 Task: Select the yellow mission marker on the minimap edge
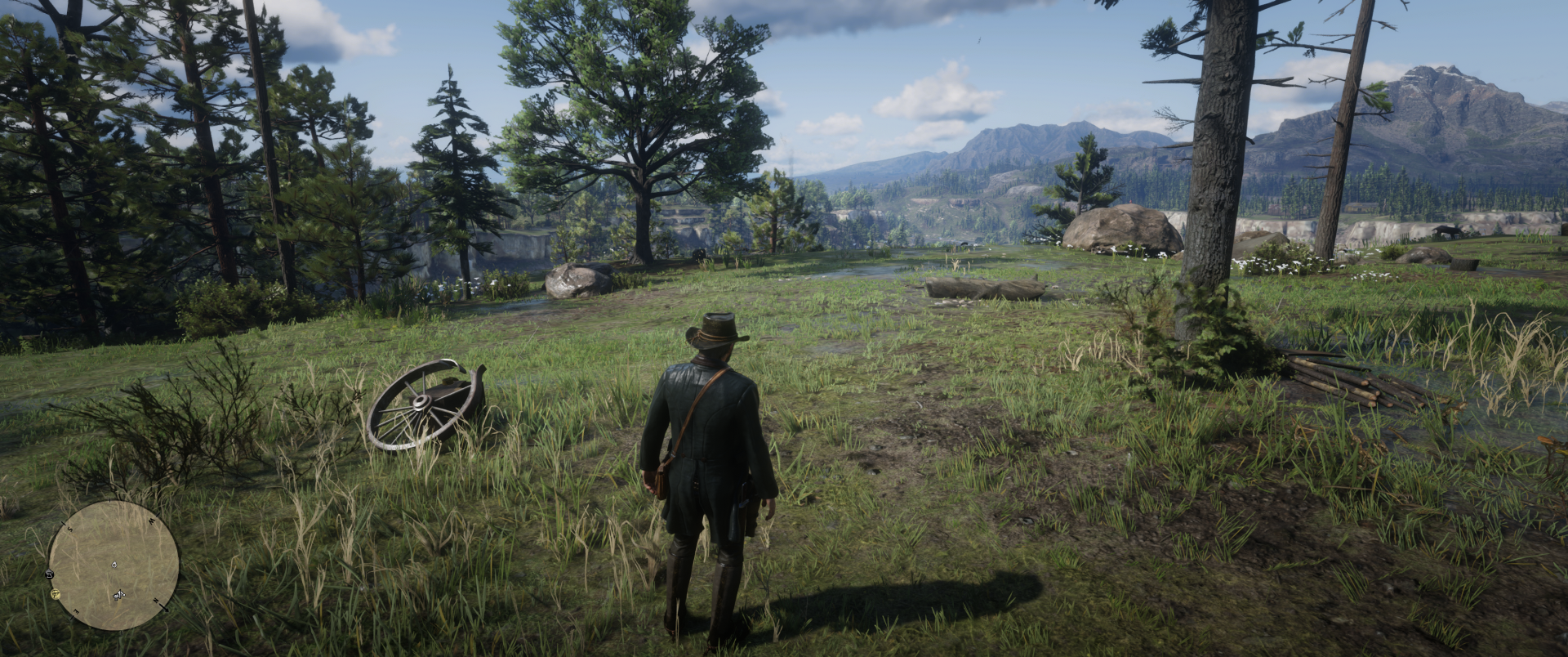[x=56, y=593]
